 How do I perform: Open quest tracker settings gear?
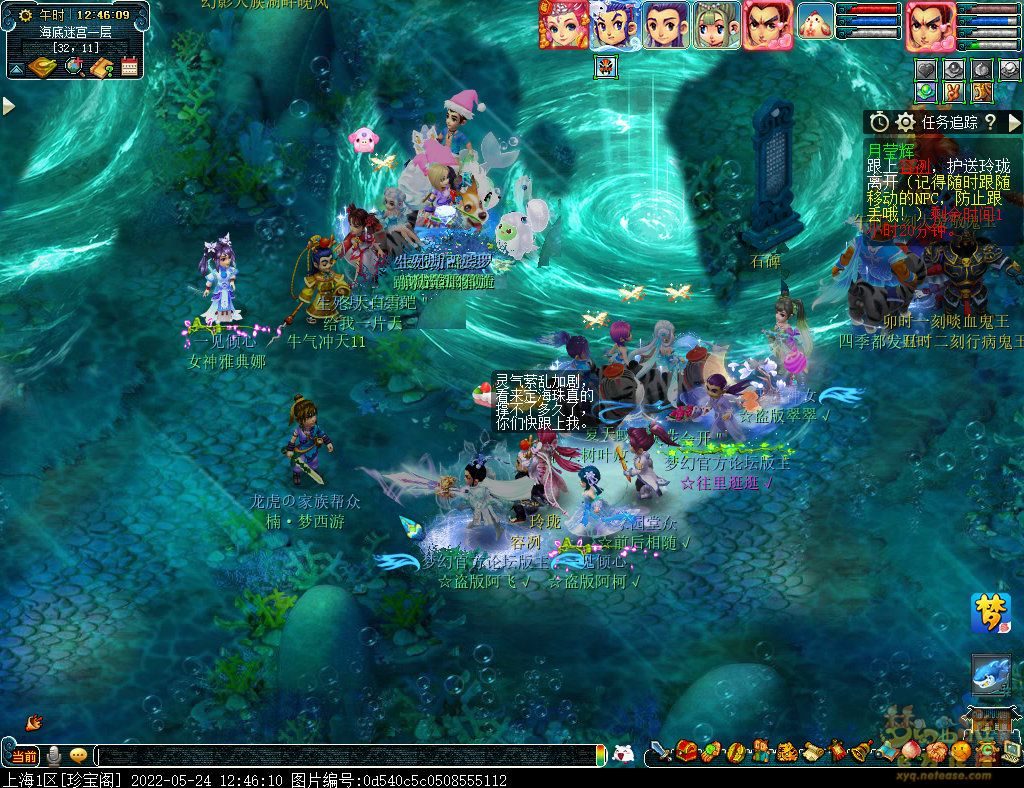pos(906,122)
